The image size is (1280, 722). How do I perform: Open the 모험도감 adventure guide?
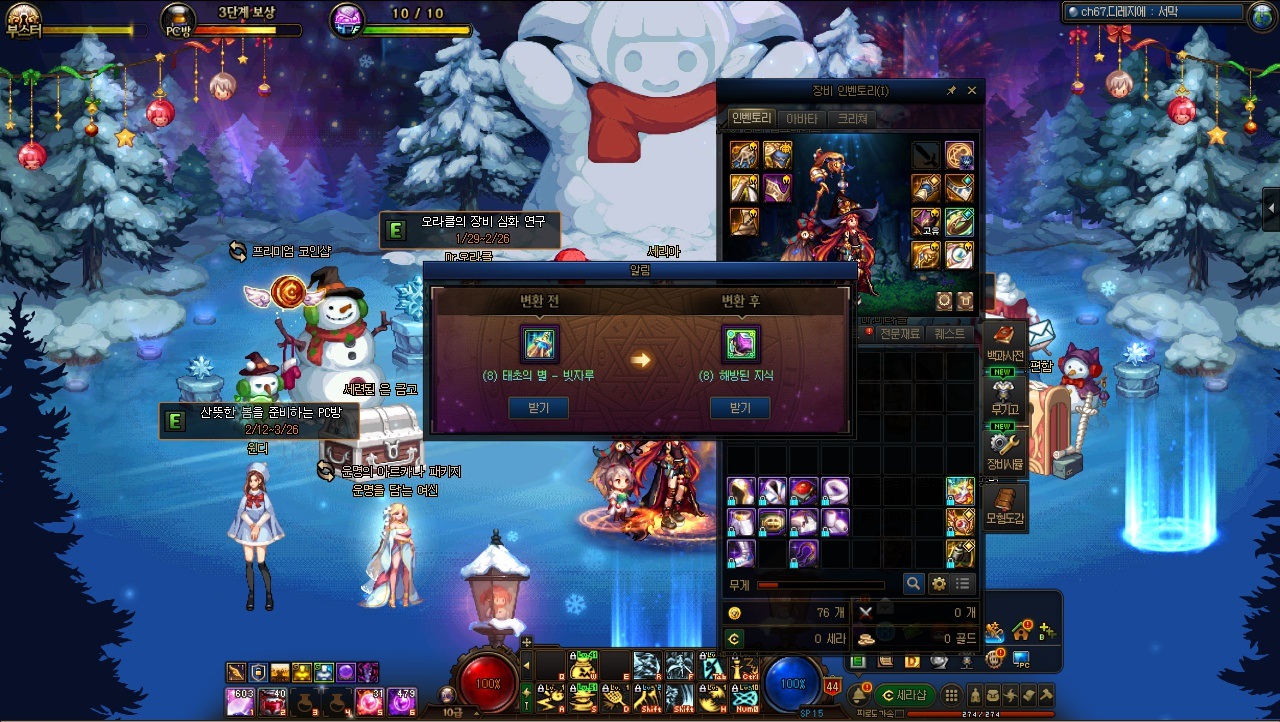pos(1004,505)
